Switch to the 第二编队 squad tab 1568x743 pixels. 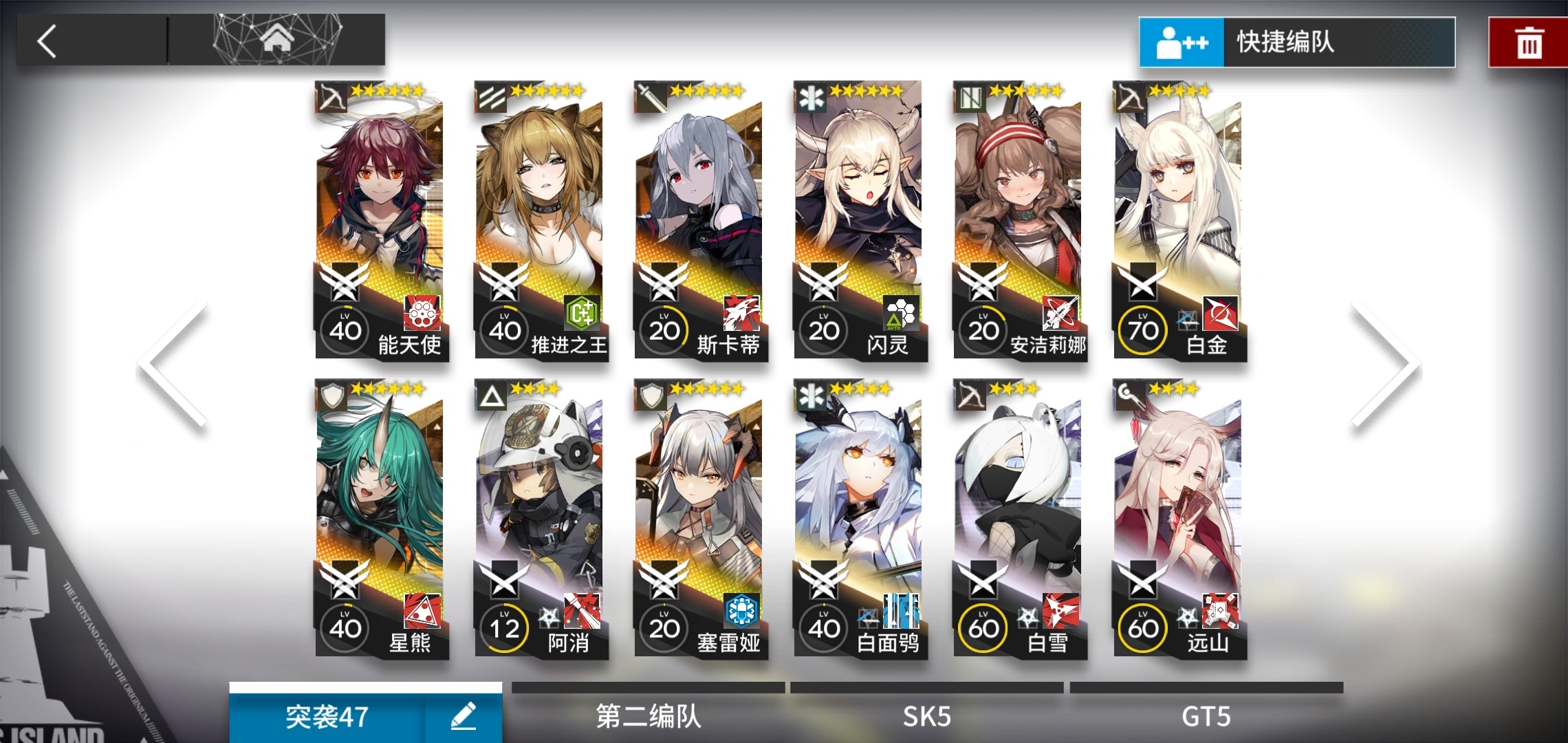pyautogui.click(x=648, y=716)
